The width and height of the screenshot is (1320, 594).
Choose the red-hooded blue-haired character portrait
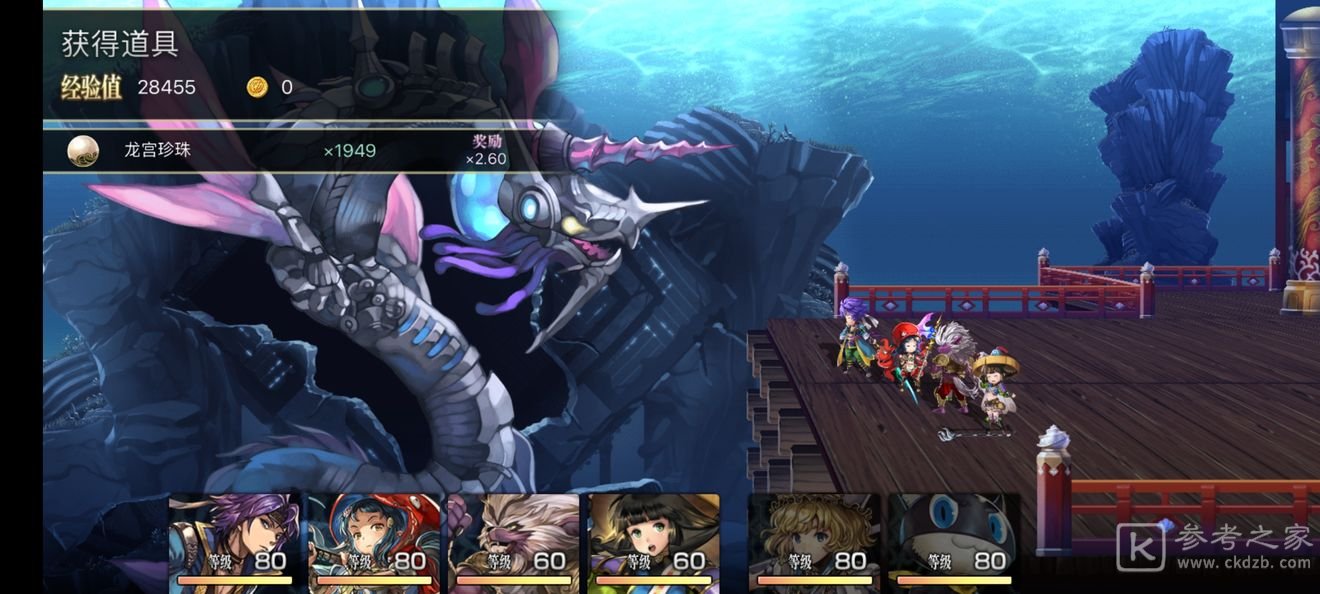[375, 537]
